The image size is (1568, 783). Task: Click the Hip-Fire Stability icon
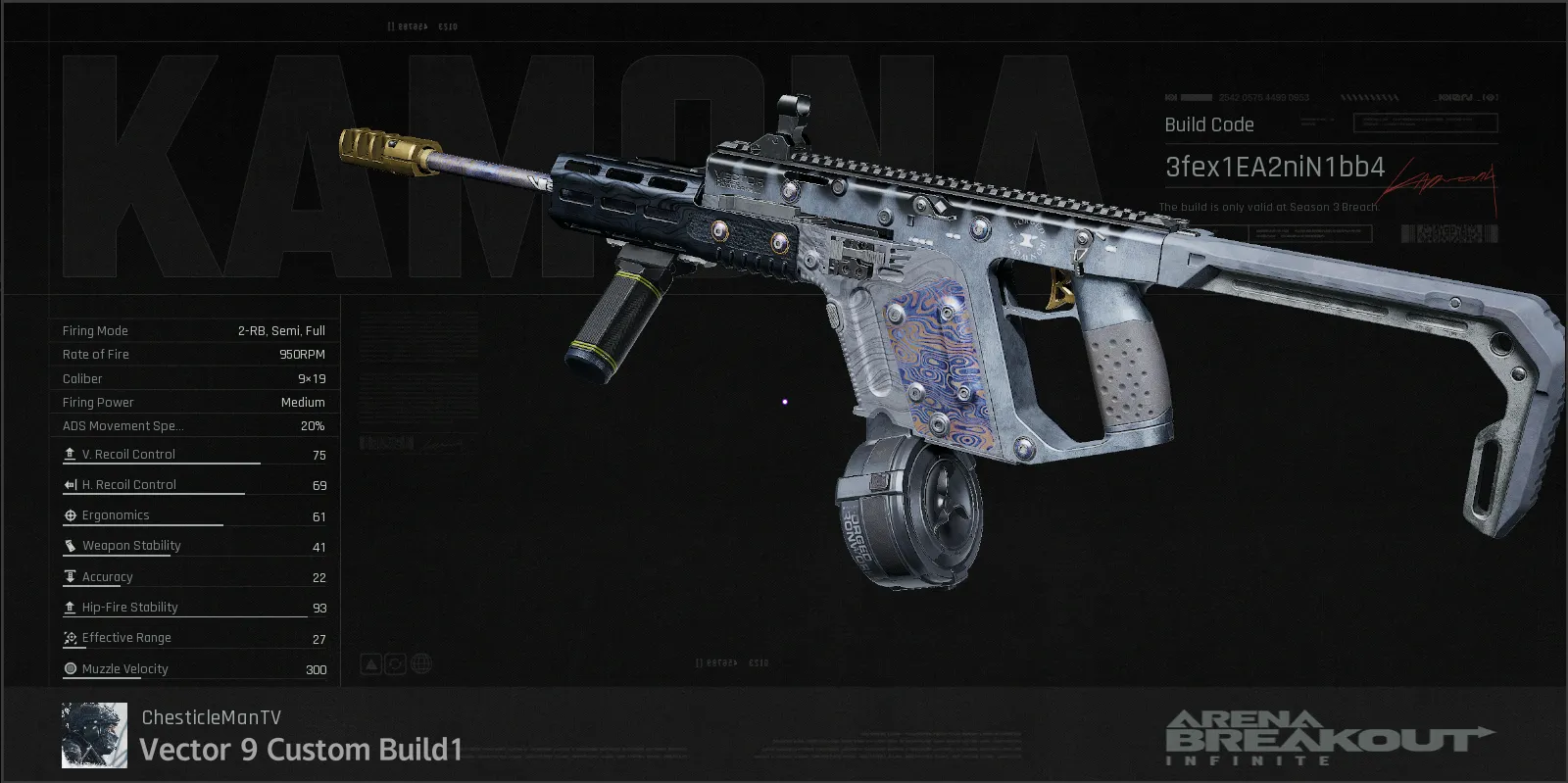[x=71, y=607]
